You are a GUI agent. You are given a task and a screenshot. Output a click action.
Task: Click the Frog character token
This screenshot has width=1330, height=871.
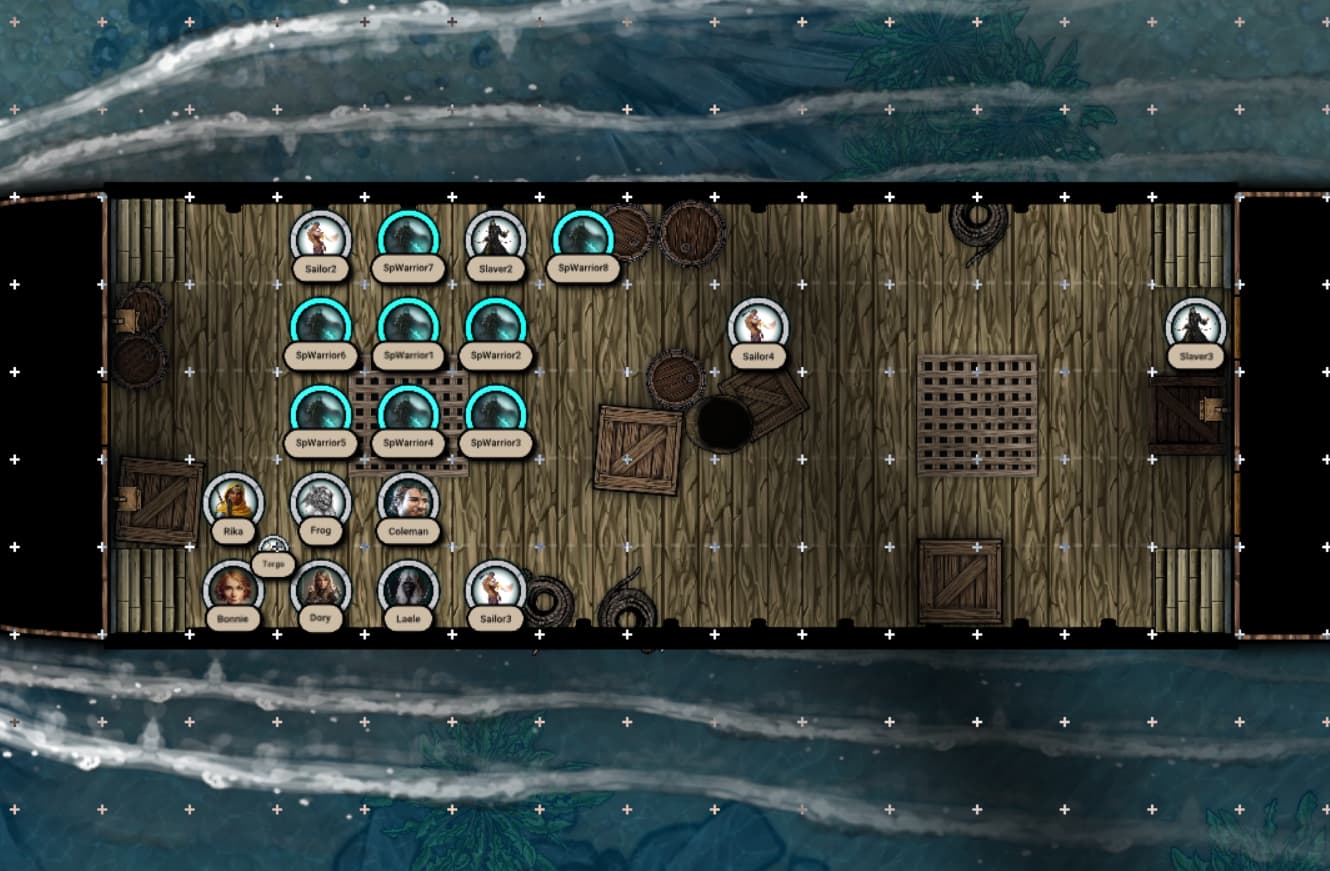click(321, 502)
